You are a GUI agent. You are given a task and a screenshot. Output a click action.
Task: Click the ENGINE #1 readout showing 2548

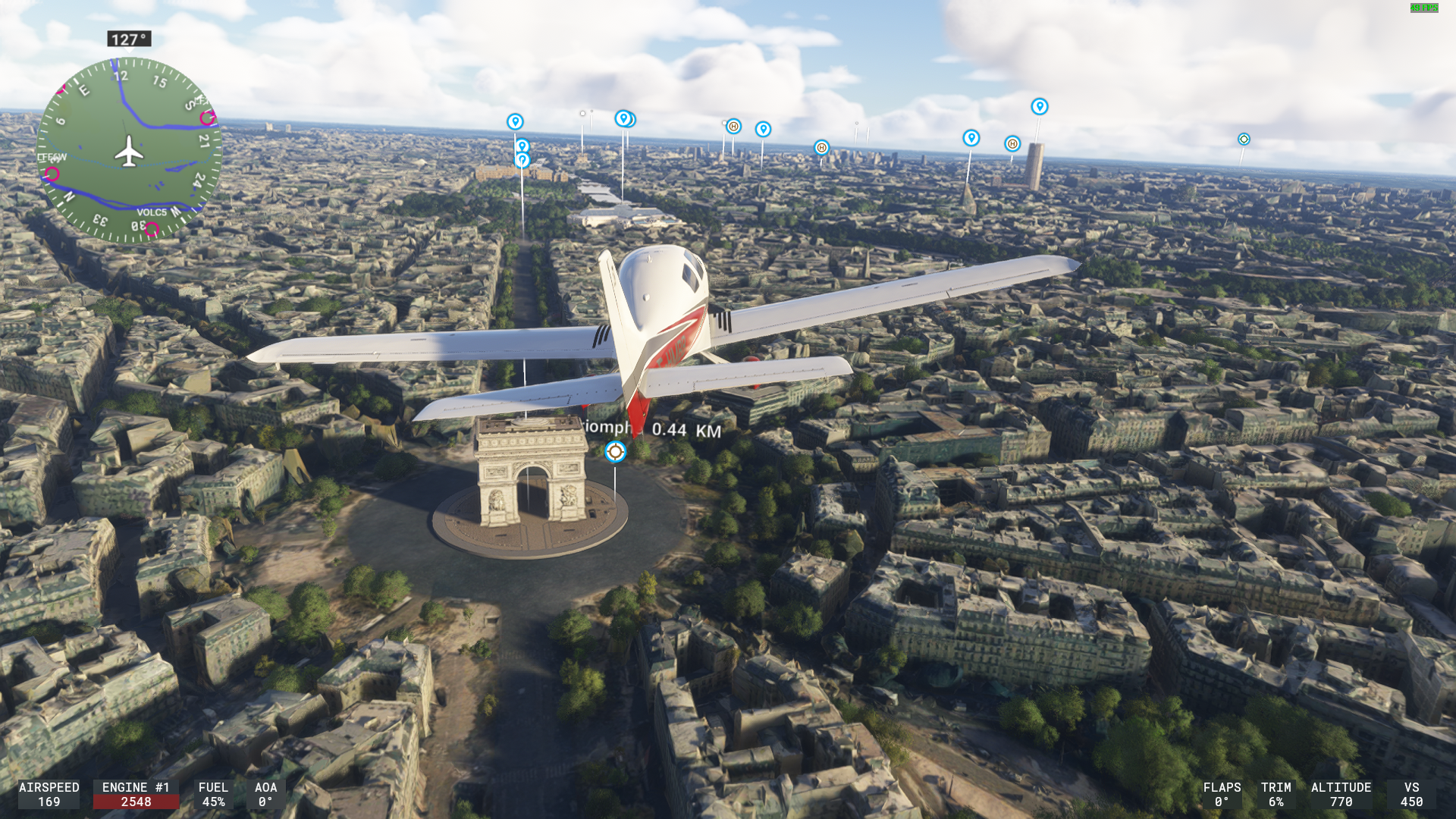tap(136, 795)
